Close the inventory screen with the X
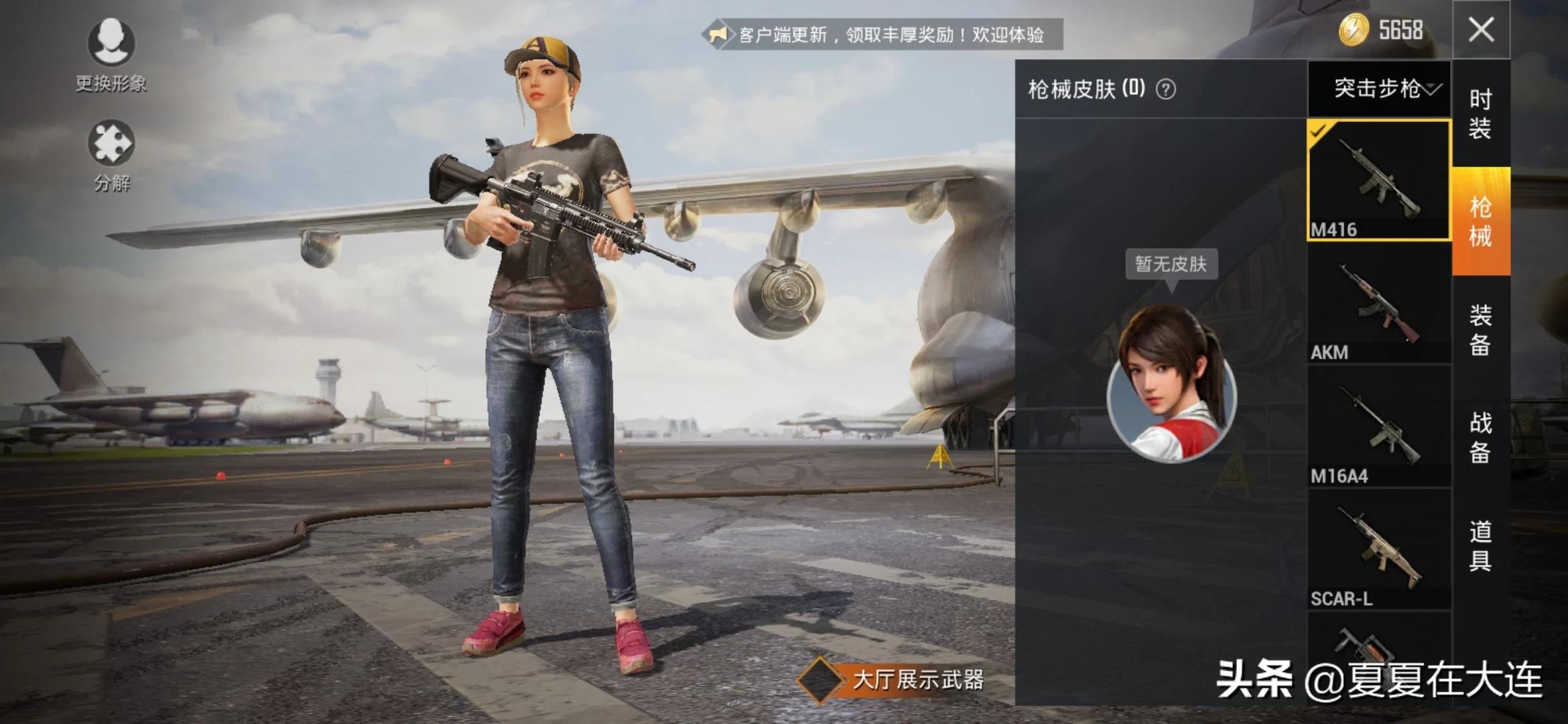The width and height of the screenshot is (1568, 724). pyautogui.click(x=1481, y=30)
